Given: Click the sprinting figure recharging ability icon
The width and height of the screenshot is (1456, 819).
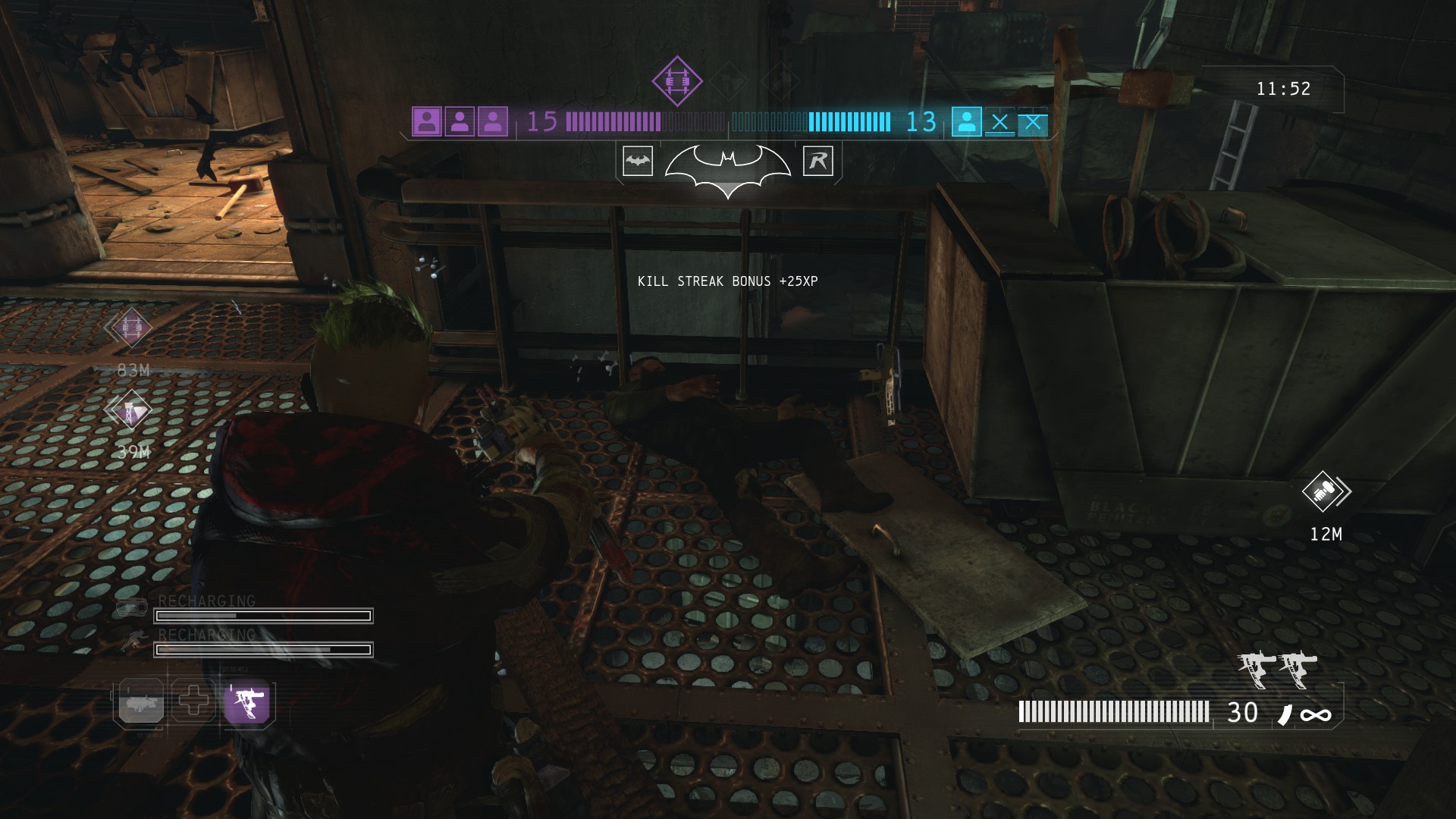Looking at the screenshot, I should [x=132, y=642].
